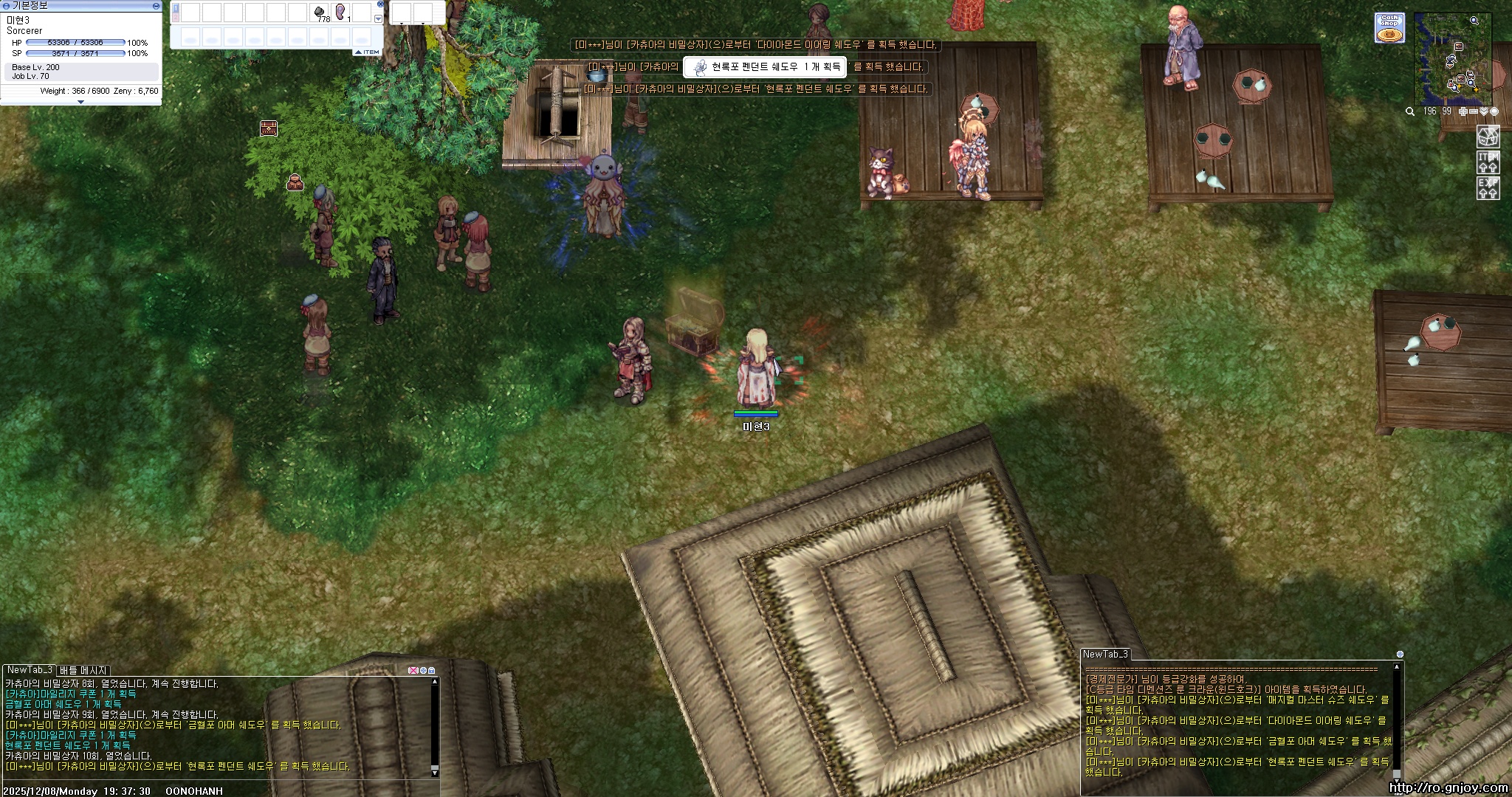
Task: Click the ITEM boost status icon
Action: pos(1488,162)
